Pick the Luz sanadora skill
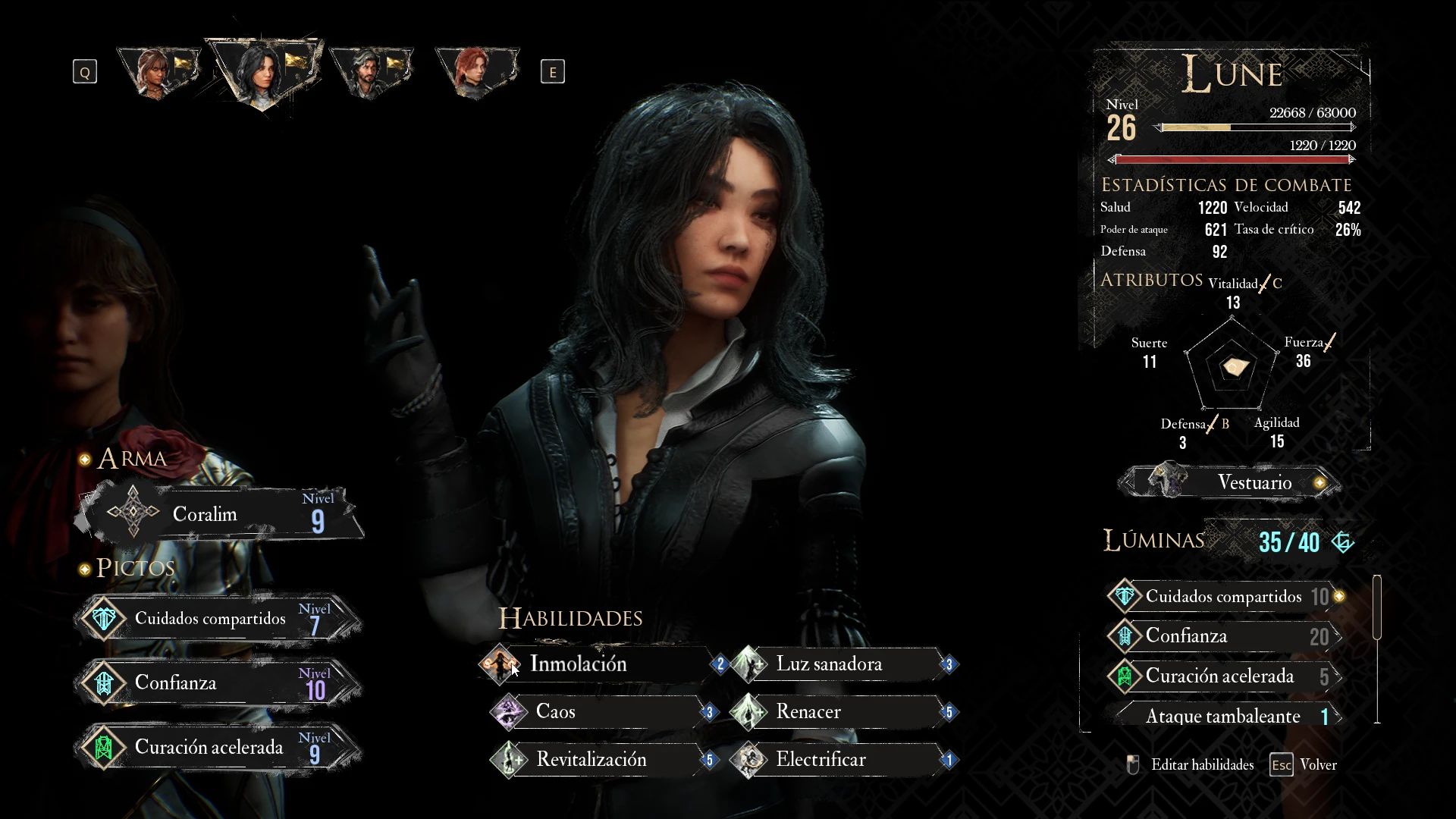The width and height of the screenshot is (1456, 819). pos(842,664)
